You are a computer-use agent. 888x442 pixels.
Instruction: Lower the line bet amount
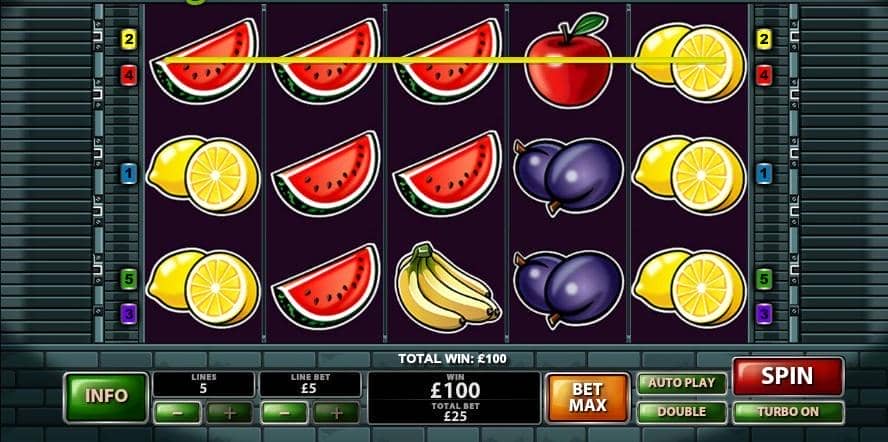[x=283, y=412]
